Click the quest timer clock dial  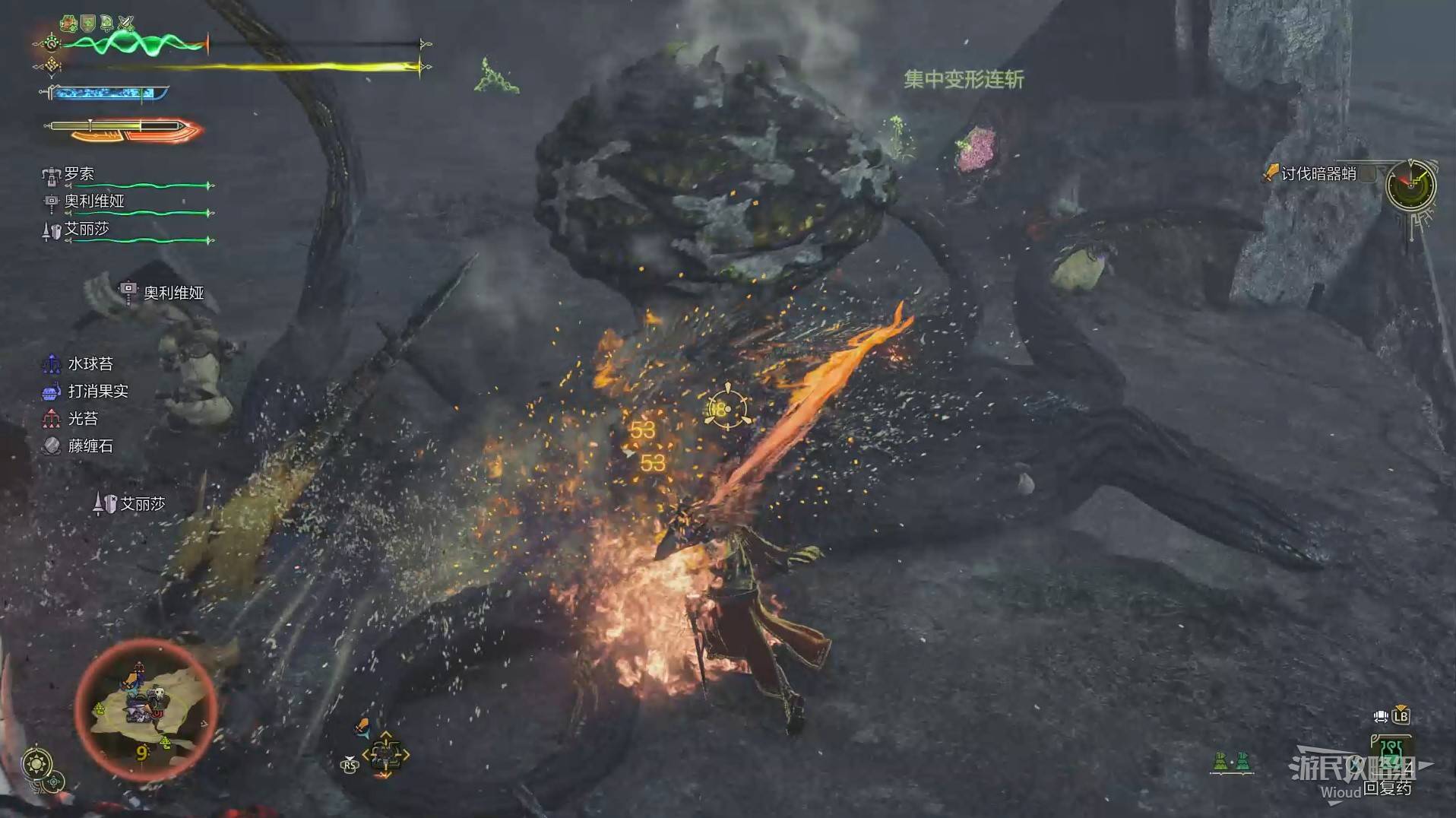1410,185
